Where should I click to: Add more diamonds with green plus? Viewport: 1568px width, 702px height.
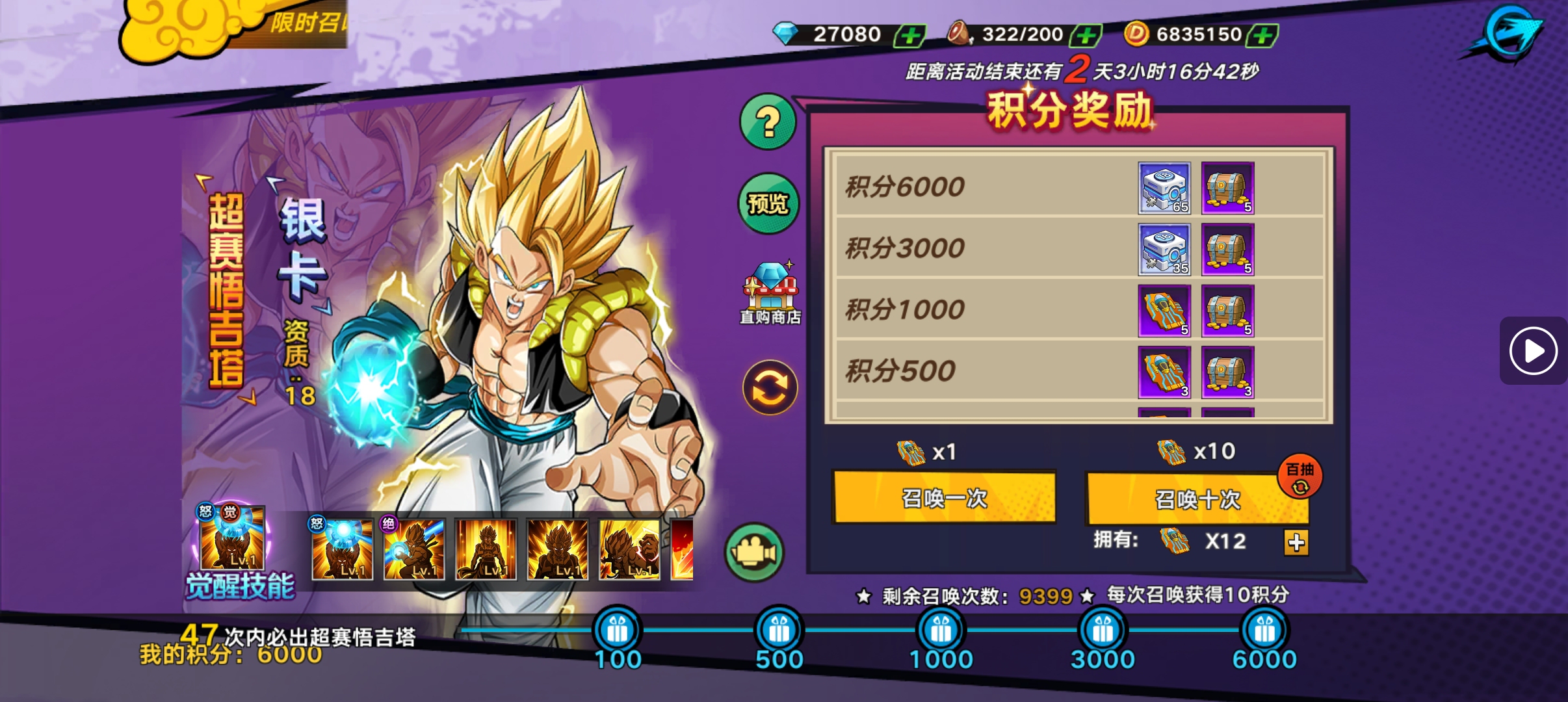(910, 35)
